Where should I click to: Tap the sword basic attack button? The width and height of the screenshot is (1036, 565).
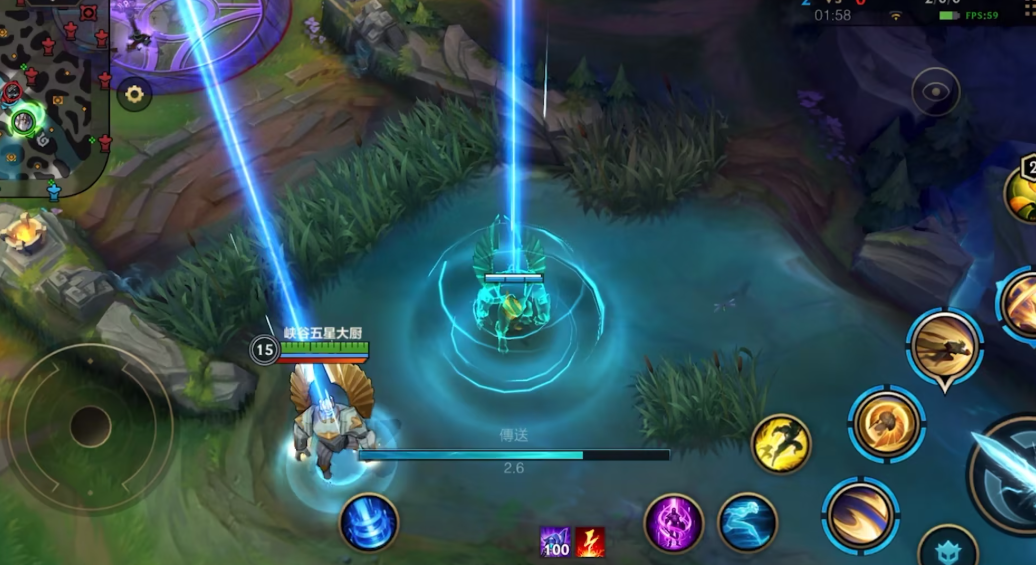pyautogui.click(x=1010, y=472)
